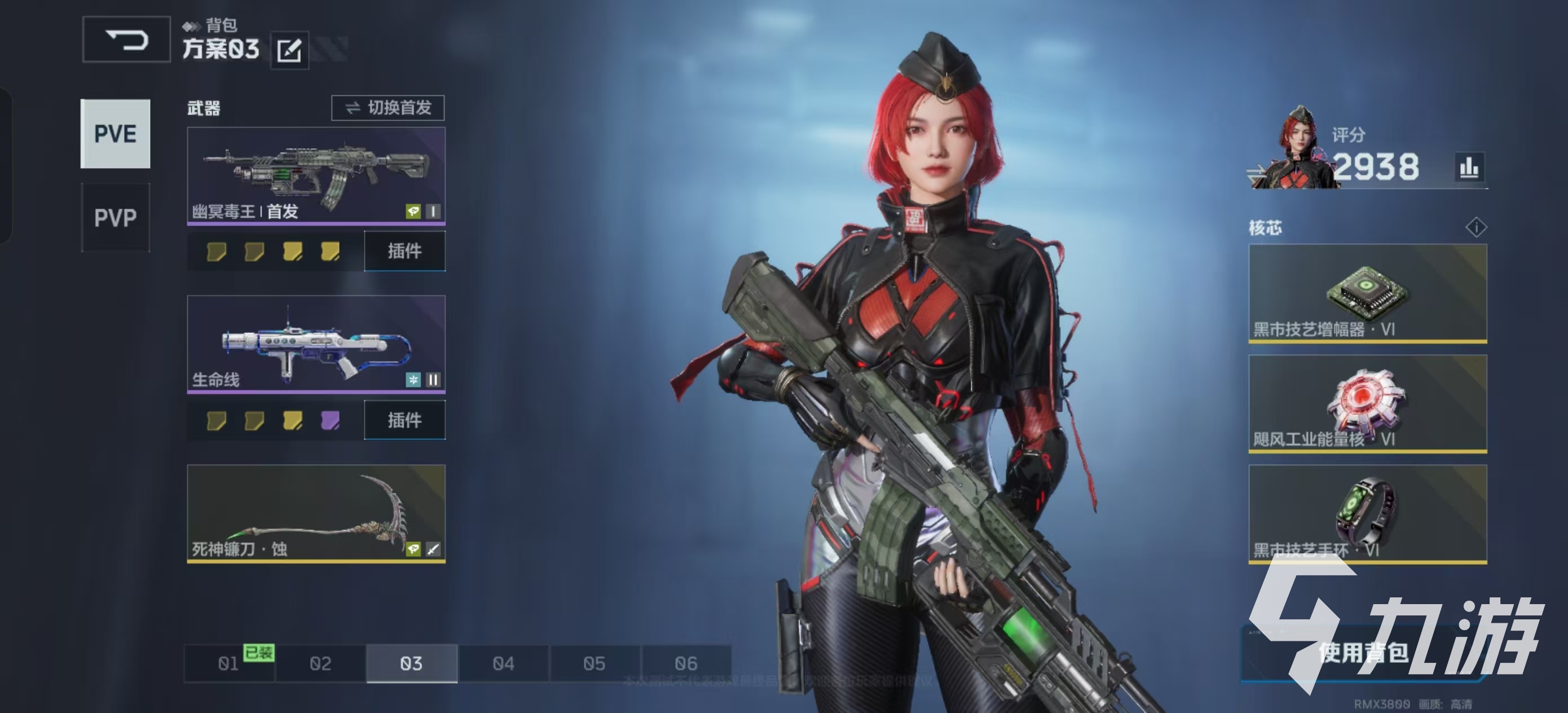
Task: Open 插件 plugins for 生命线
Action: [x=405, y=420]
